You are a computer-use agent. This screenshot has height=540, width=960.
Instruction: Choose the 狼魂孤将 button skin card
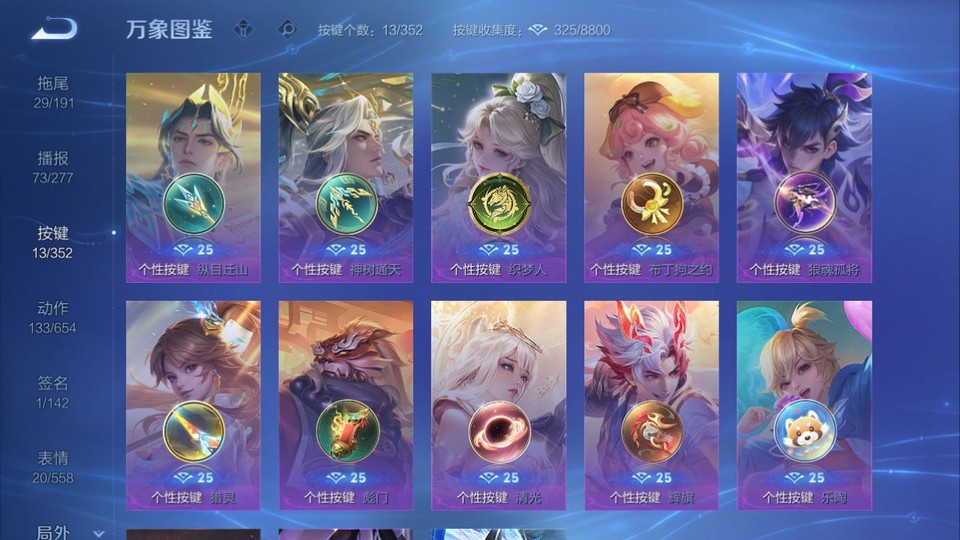pos(804,177)
